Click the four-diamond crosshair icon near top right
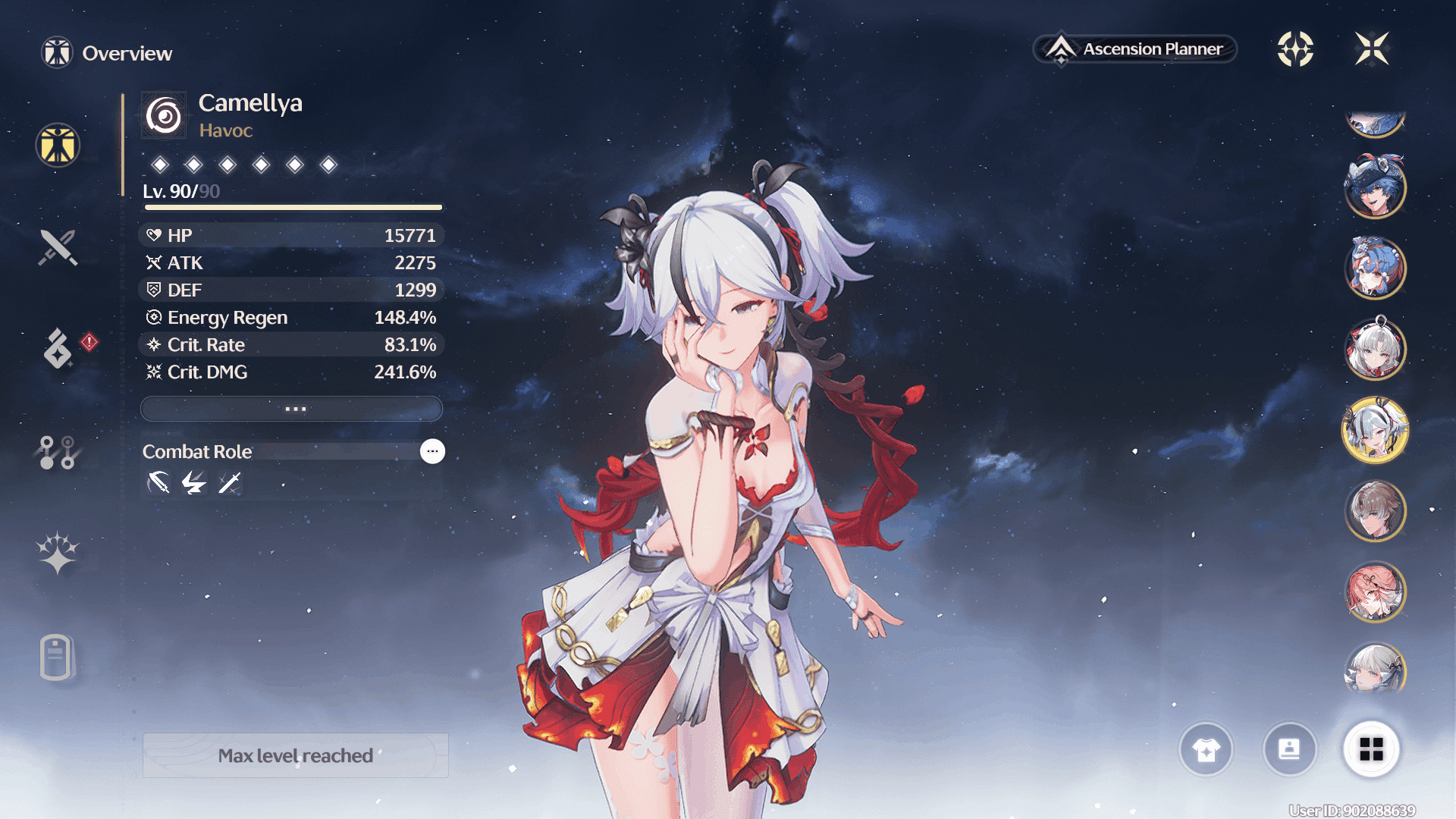Image resolution: width=1456 pixels, height=819 pixels. [1295, 49]
